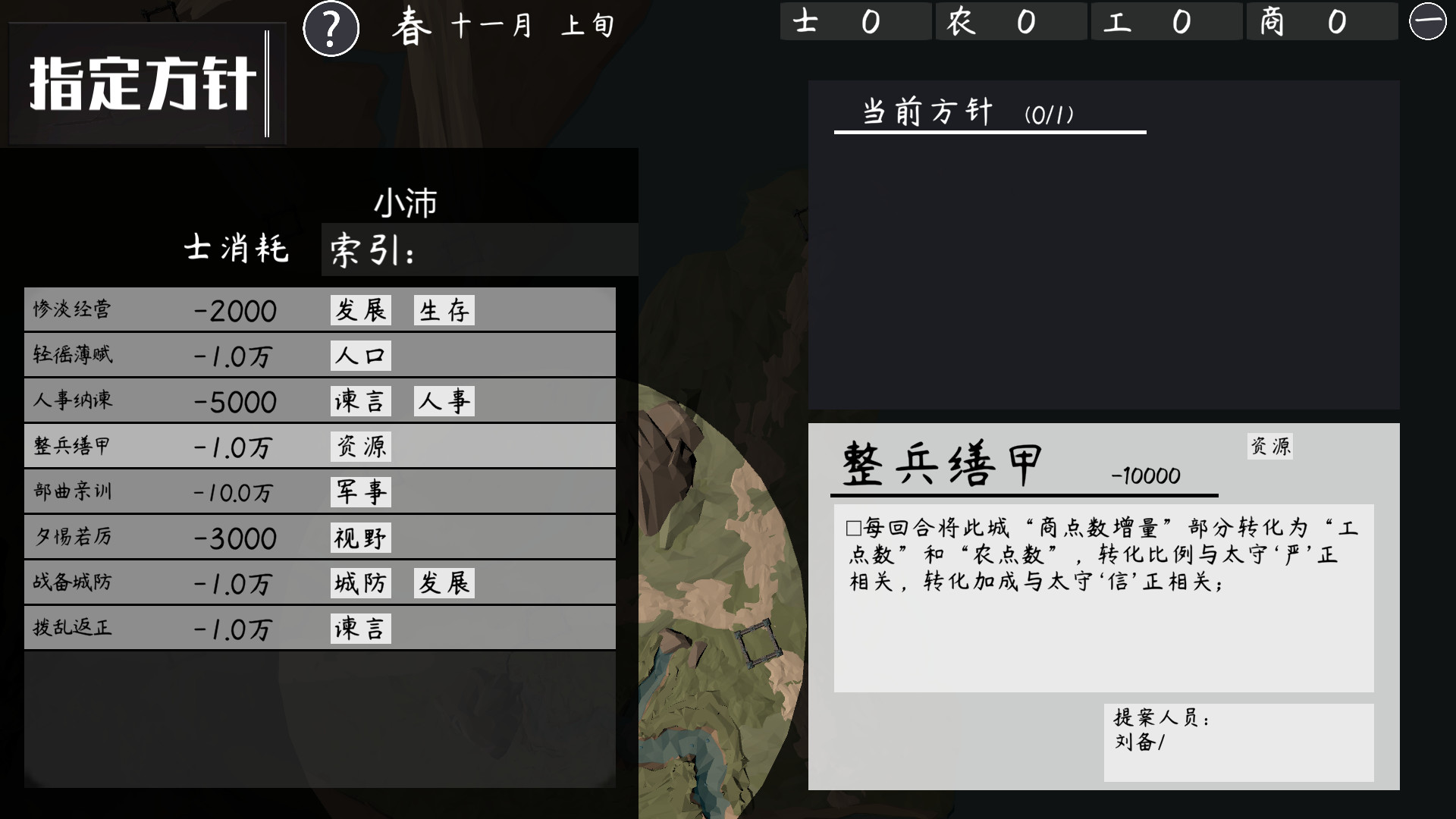The width and height of the screenshot is (1456, 819).
Task: Click the 士 soldier counter icon
Action: pos(808,21)
